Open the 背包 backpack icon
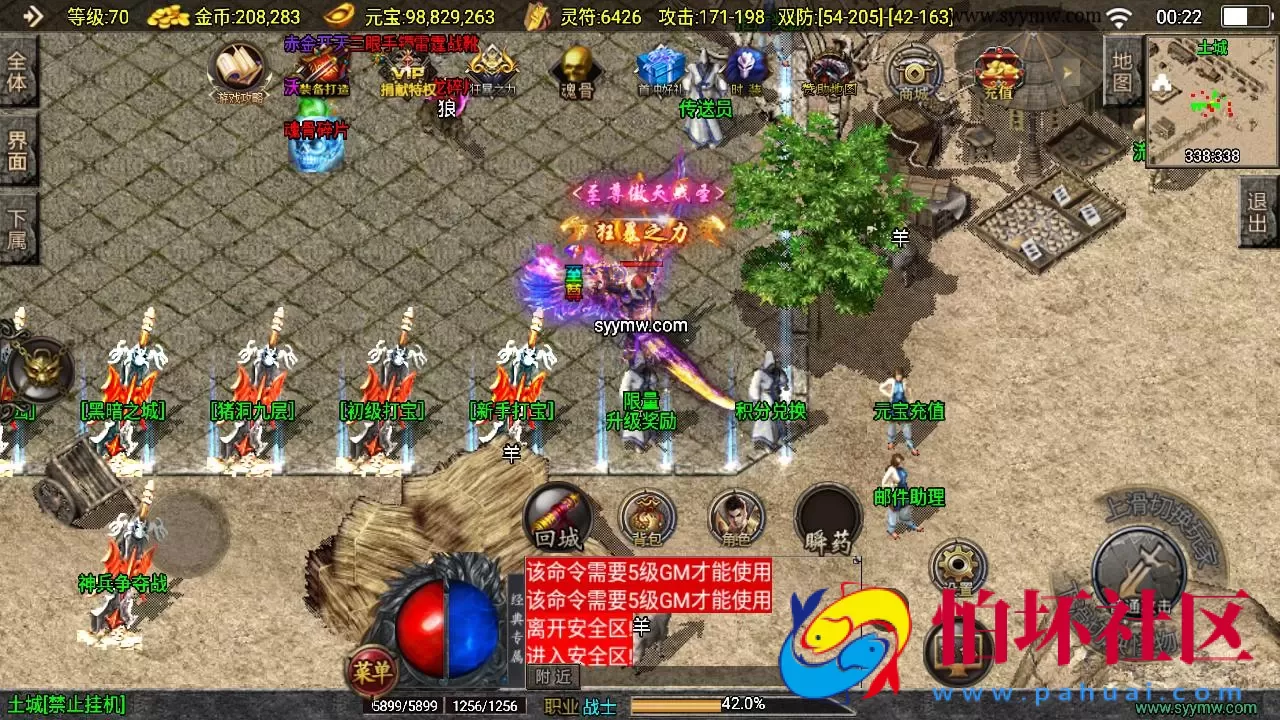1280x720 pixels. pos(645,518)
